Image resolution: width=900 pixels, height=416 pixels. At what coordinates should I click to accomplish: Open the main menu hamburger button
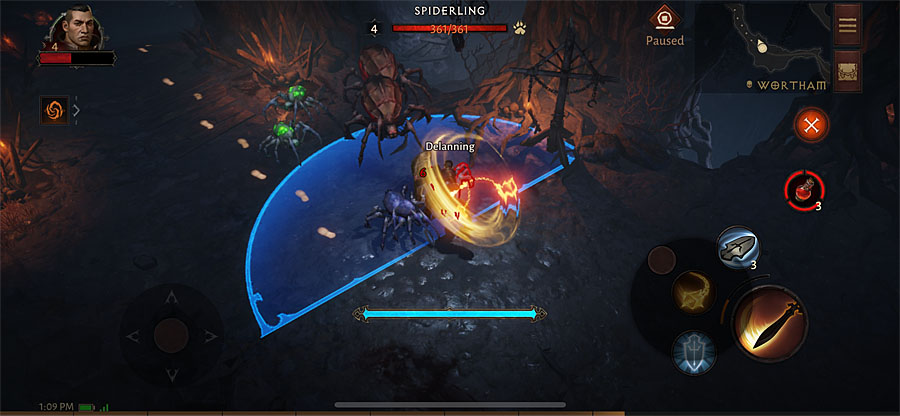tap(848, 25)
